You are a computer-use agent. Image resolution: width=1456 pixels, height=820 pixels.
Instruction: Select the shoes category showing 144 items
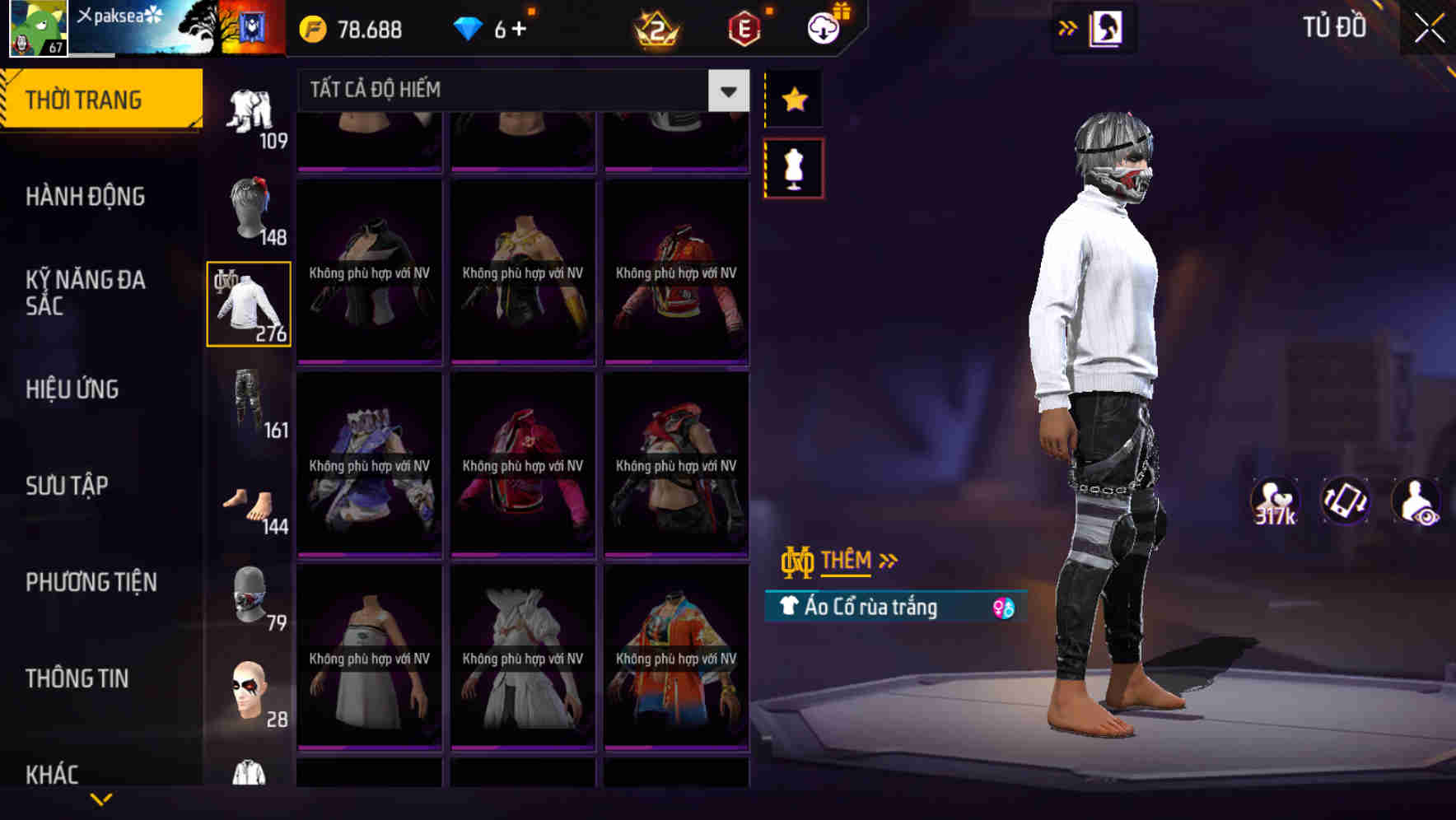coord(249,502)
